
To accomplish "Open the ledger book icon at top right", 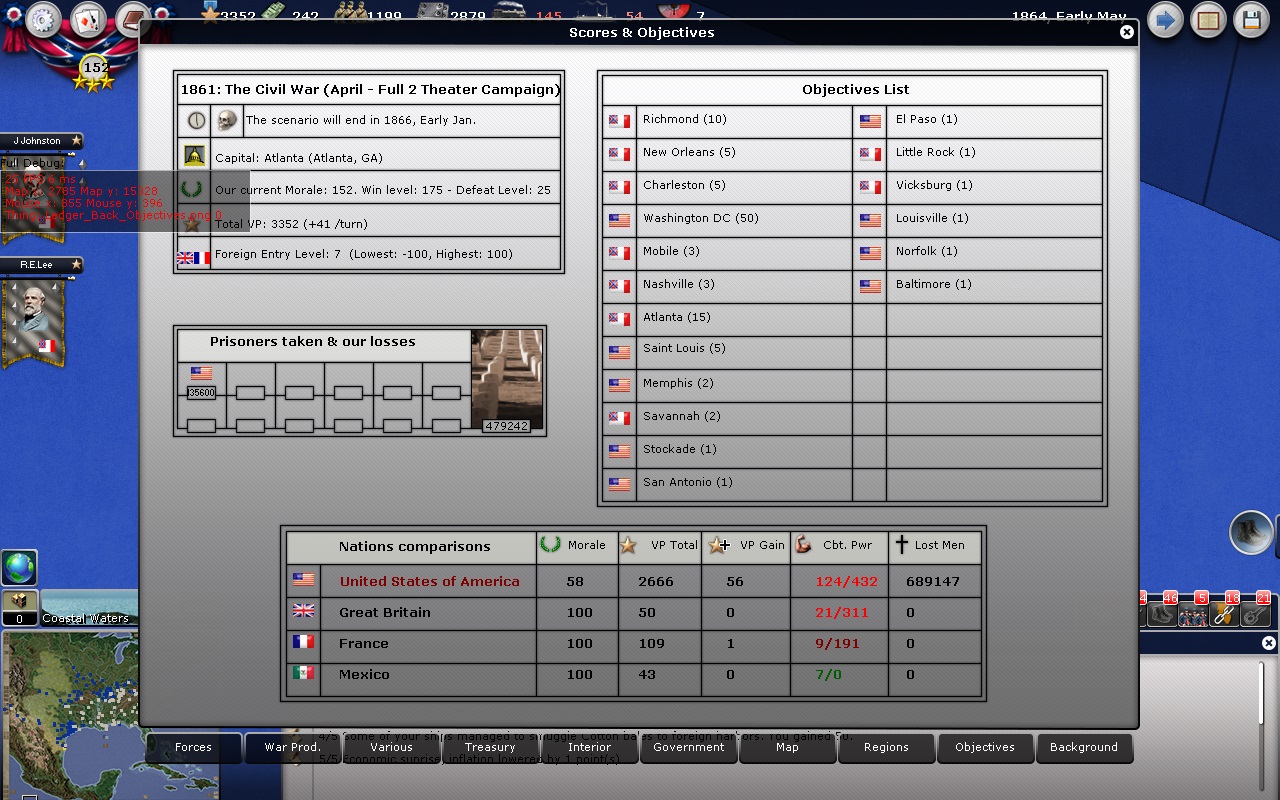I will click(1208, 19).
